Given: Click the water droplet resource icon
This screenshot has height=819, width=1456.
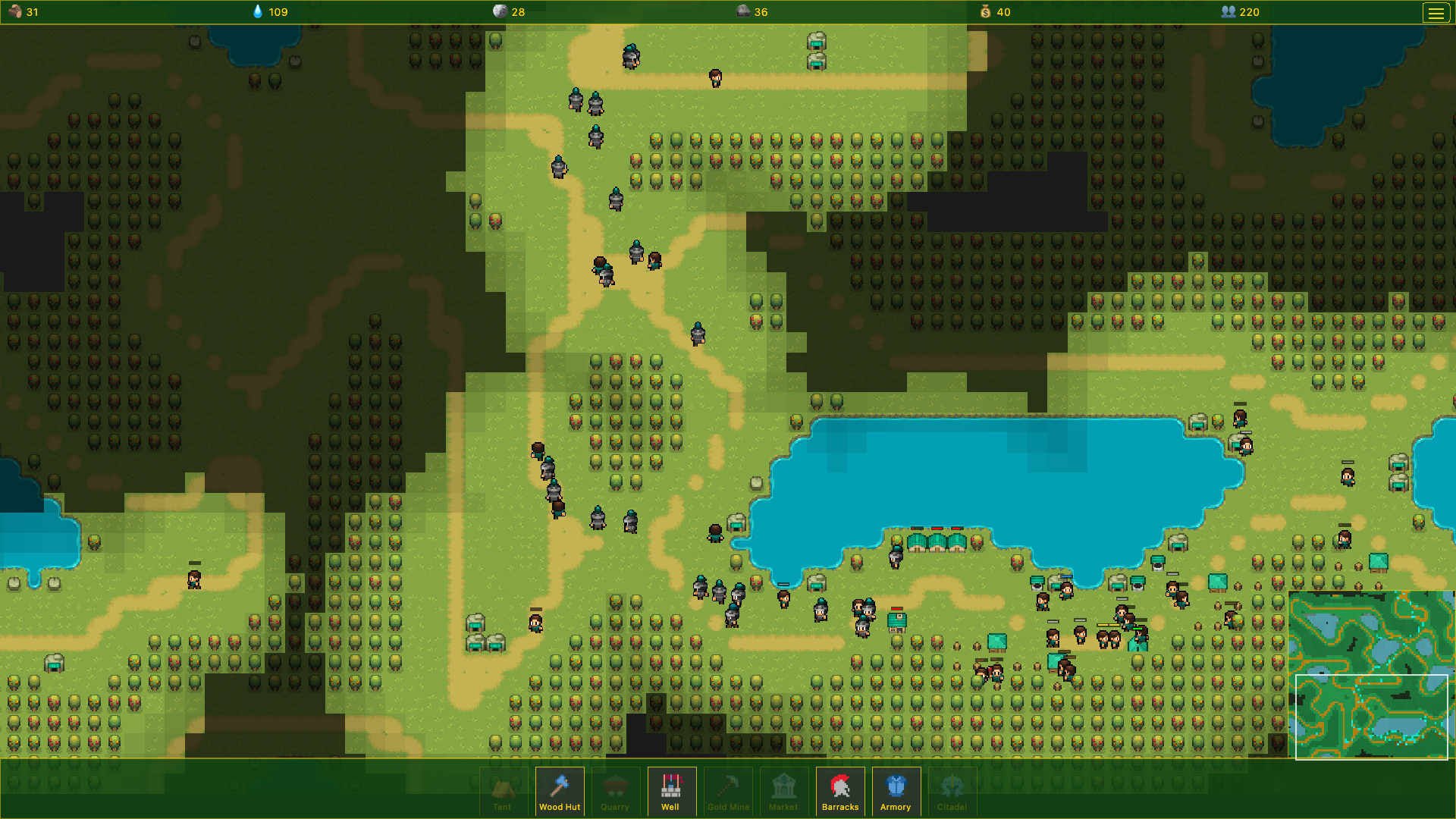Looking at the screenshot, I should [256, 12].
